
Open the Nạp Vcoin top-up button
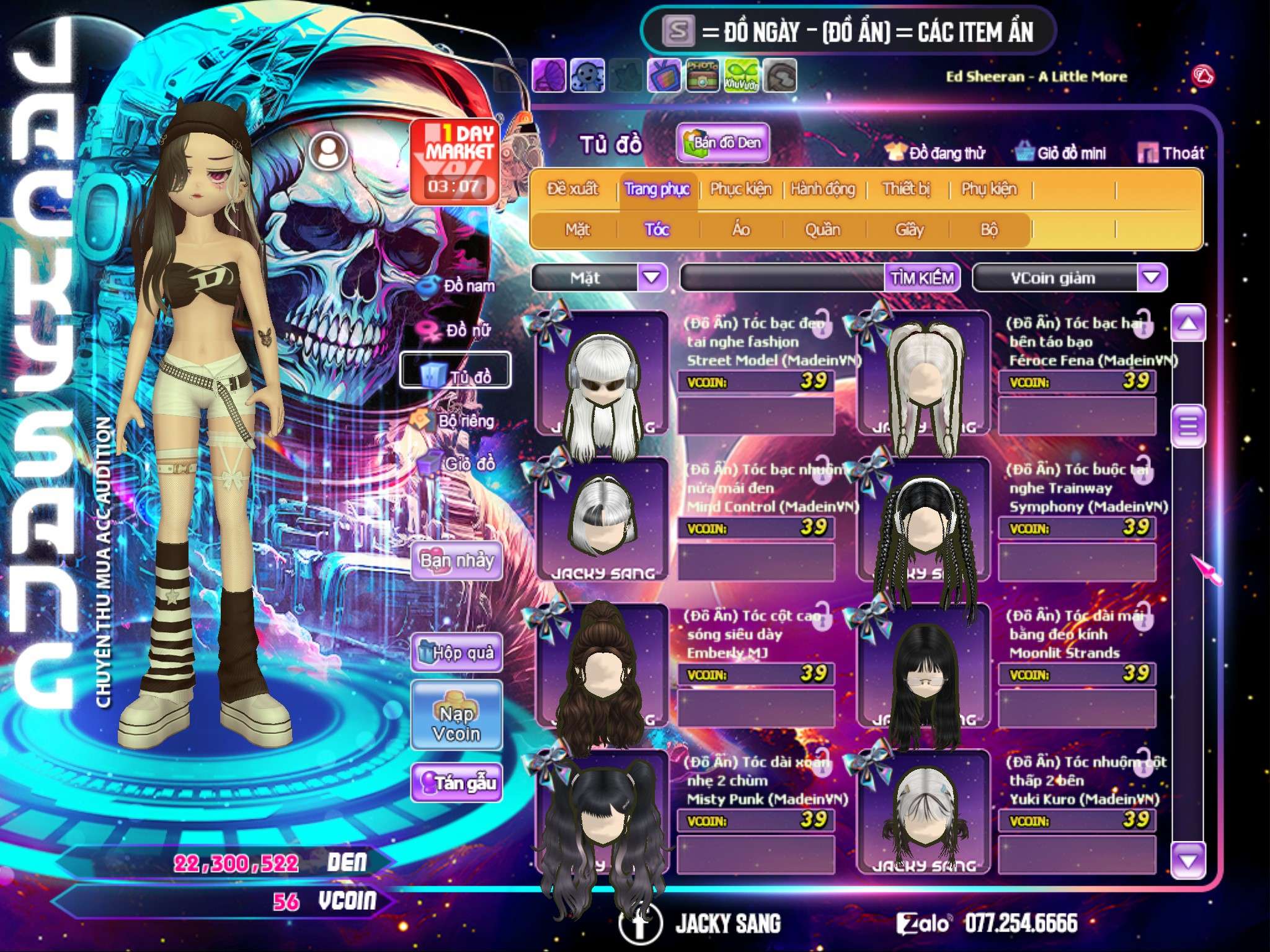click(456, 723)
